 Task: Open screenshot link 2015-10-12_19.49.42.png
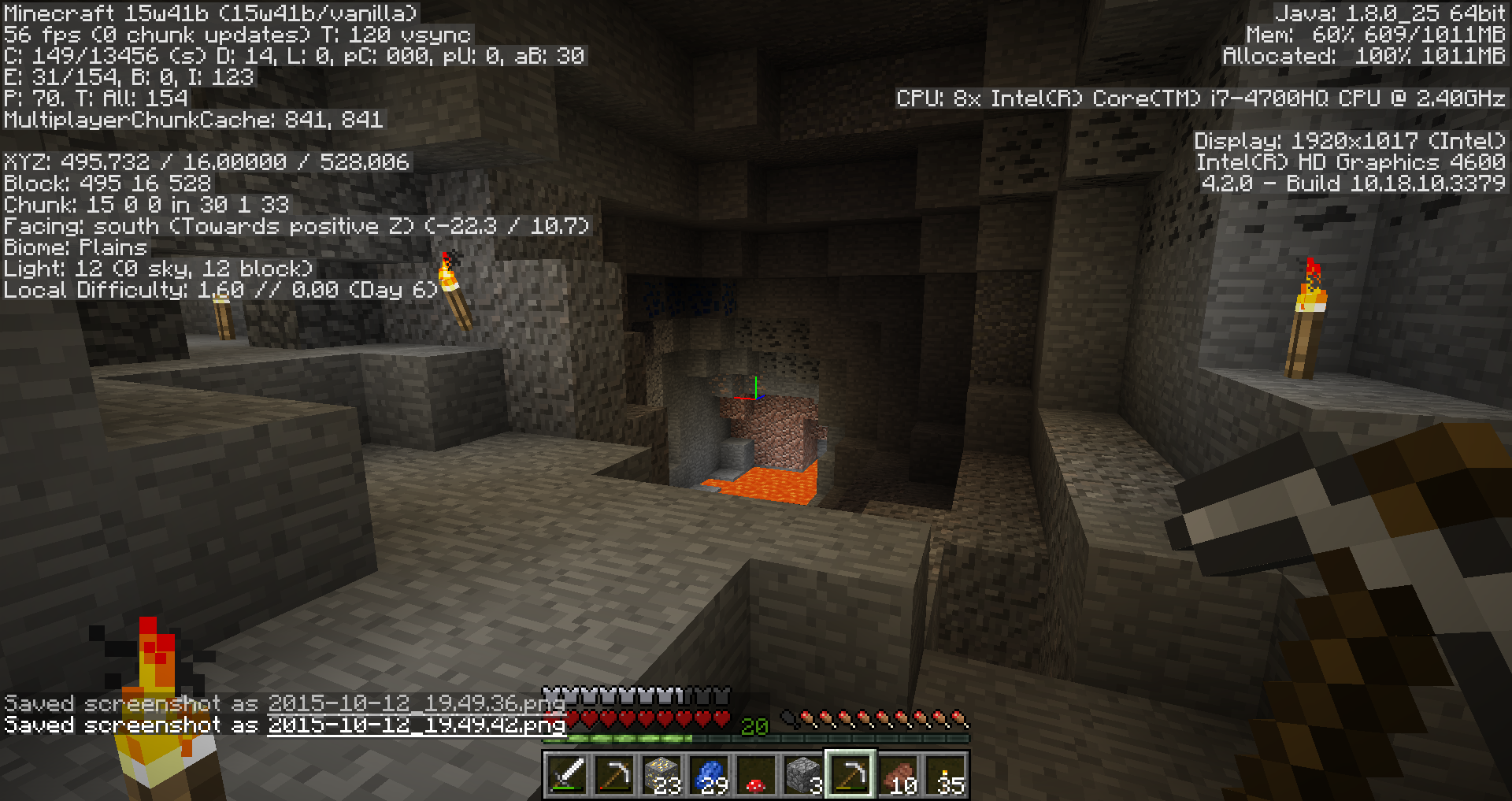point(416,725)
